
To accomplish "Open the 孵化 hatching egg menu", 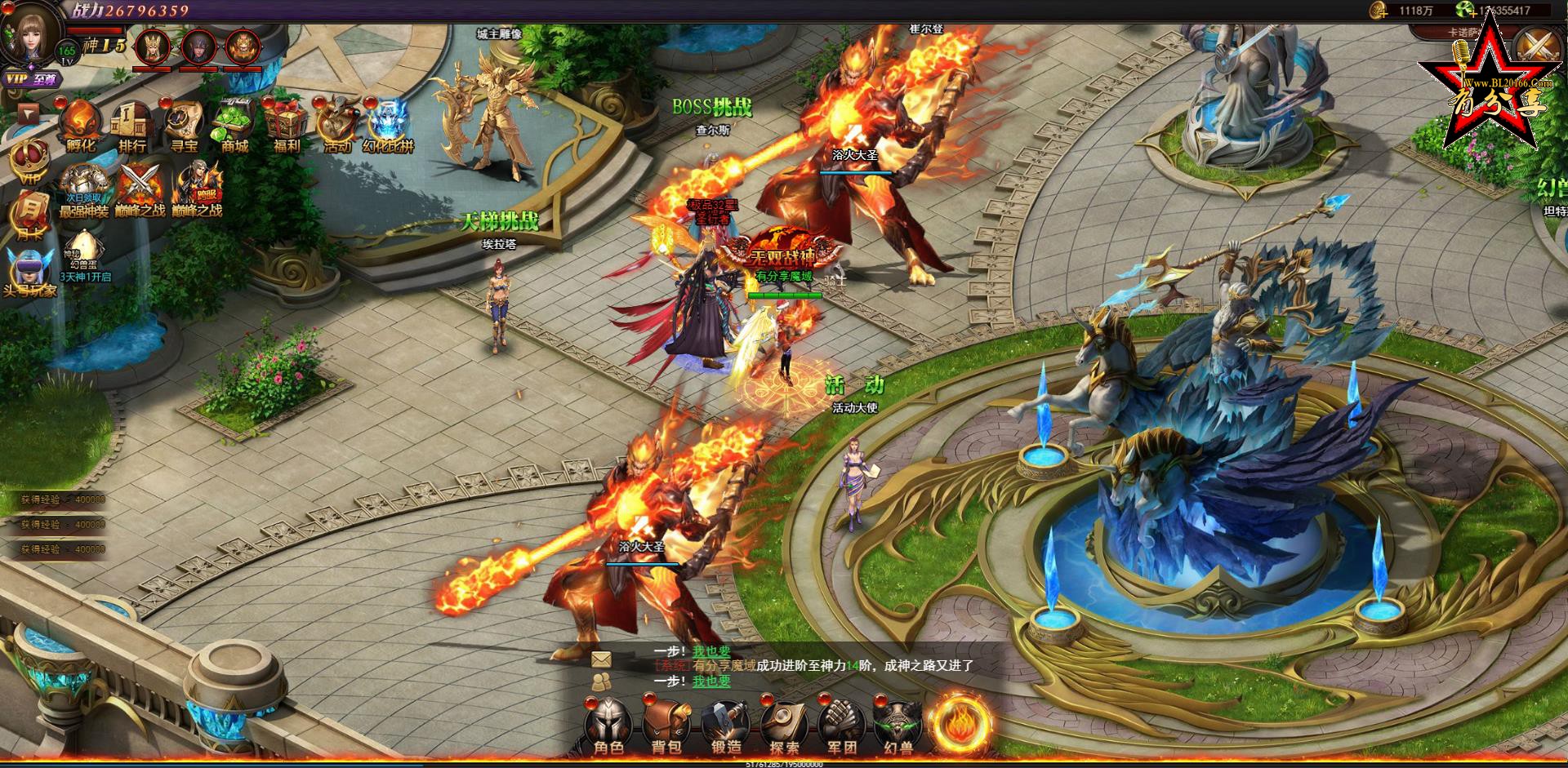I will click(81, 125).
